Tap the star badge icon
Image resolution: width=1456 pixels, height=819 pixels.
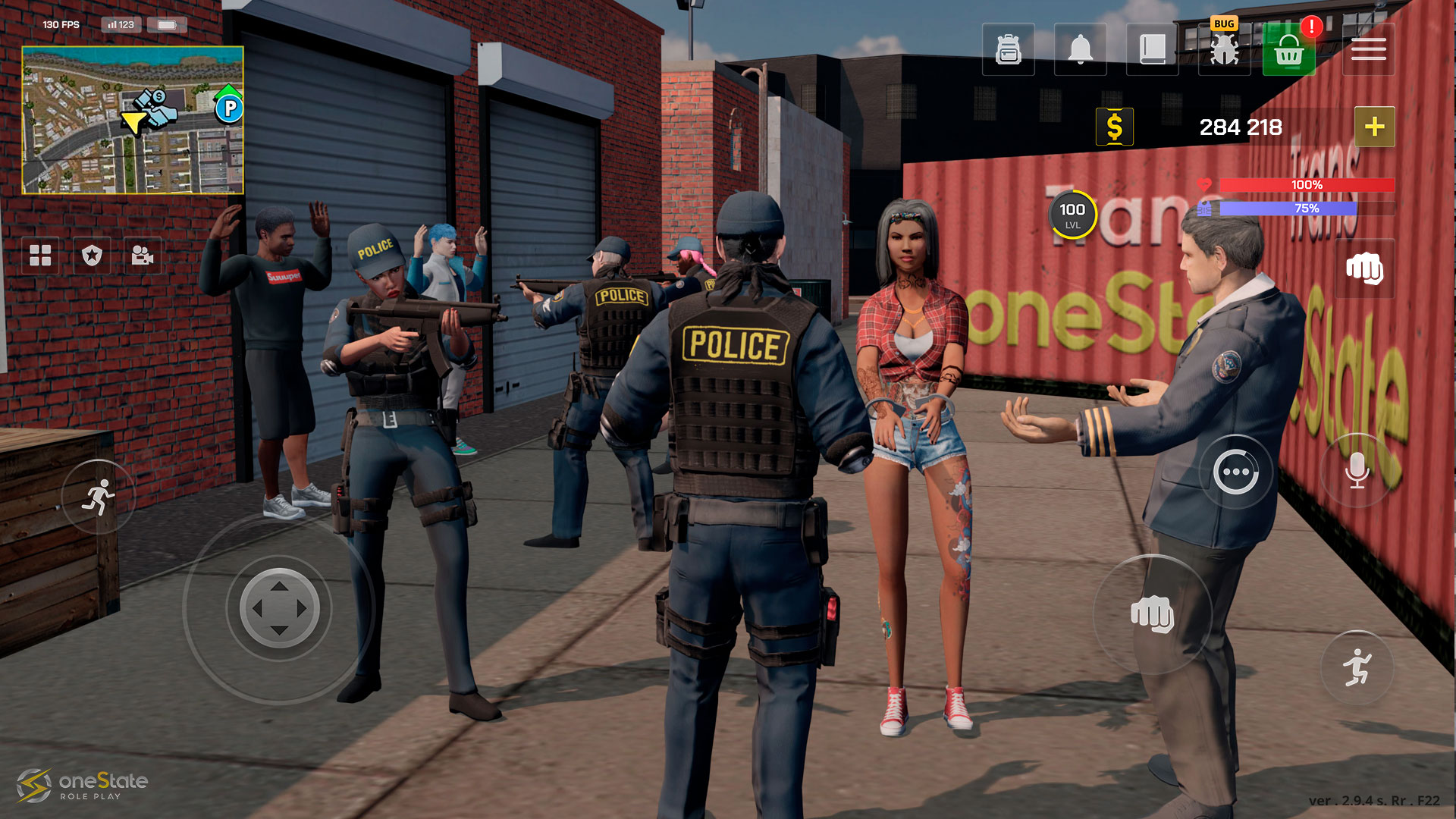pyautogui.click(x=92, y=256)
